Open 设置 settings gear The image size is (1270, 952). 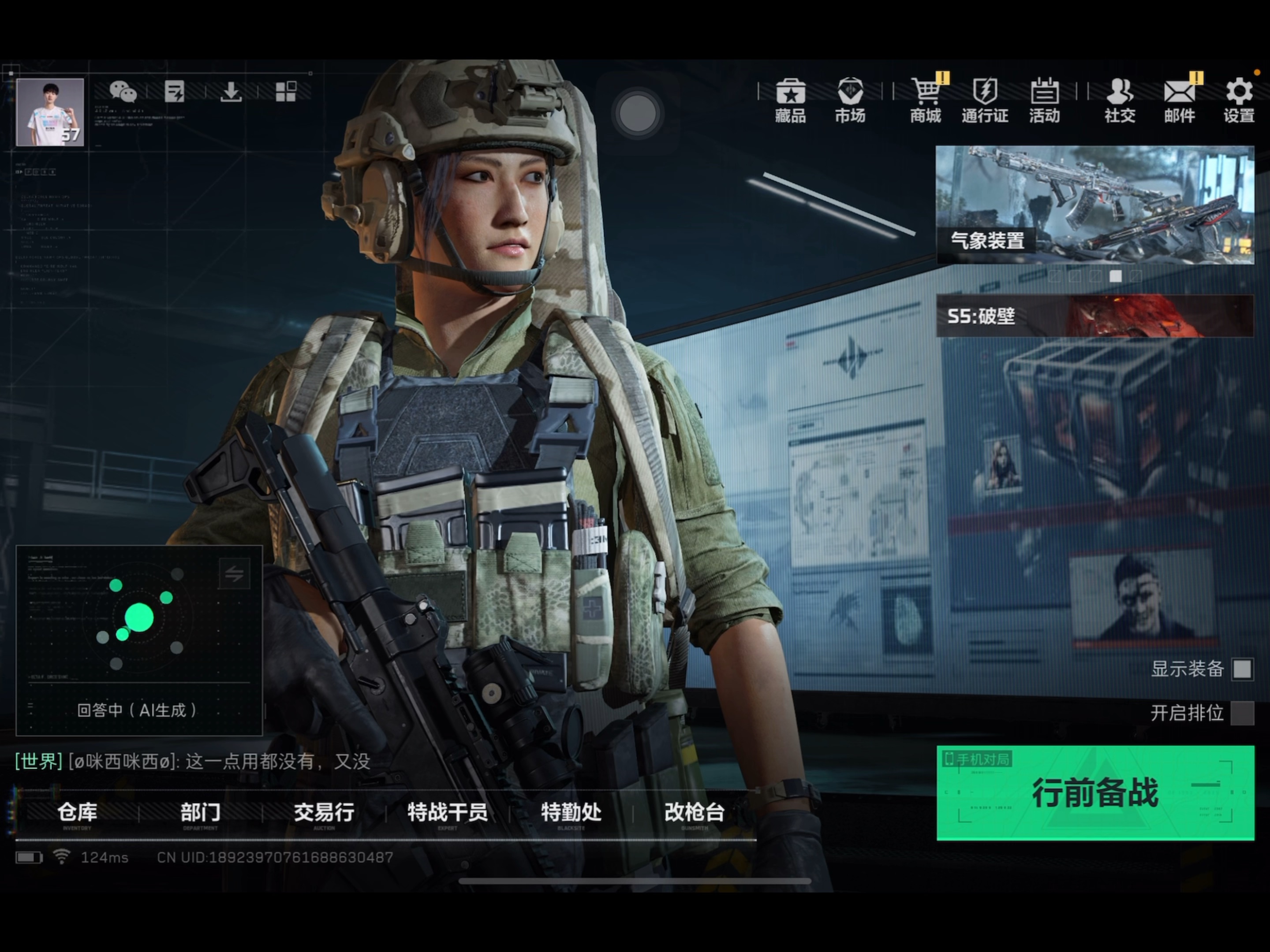click(1238, 100)
